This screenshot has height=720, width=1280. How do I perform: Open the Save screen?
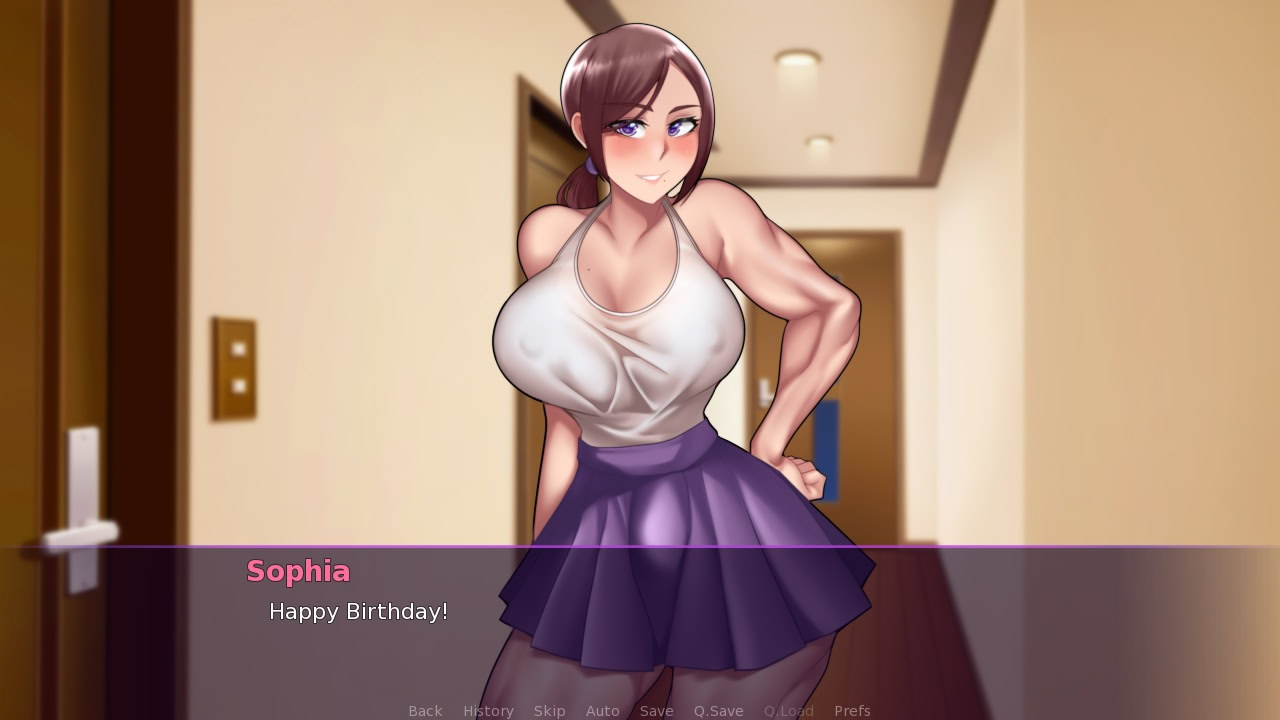point(656,710)
